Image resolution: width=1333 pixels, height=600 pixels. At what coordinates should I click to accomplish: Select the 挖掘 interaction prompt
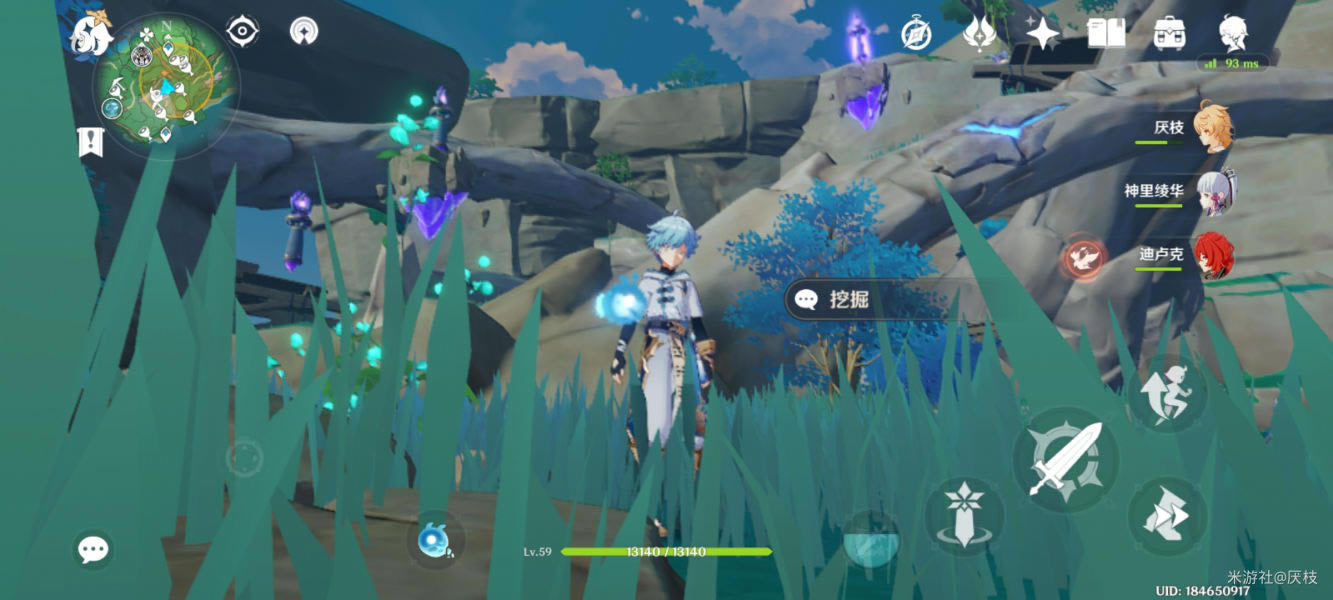(x=850, y=299)
